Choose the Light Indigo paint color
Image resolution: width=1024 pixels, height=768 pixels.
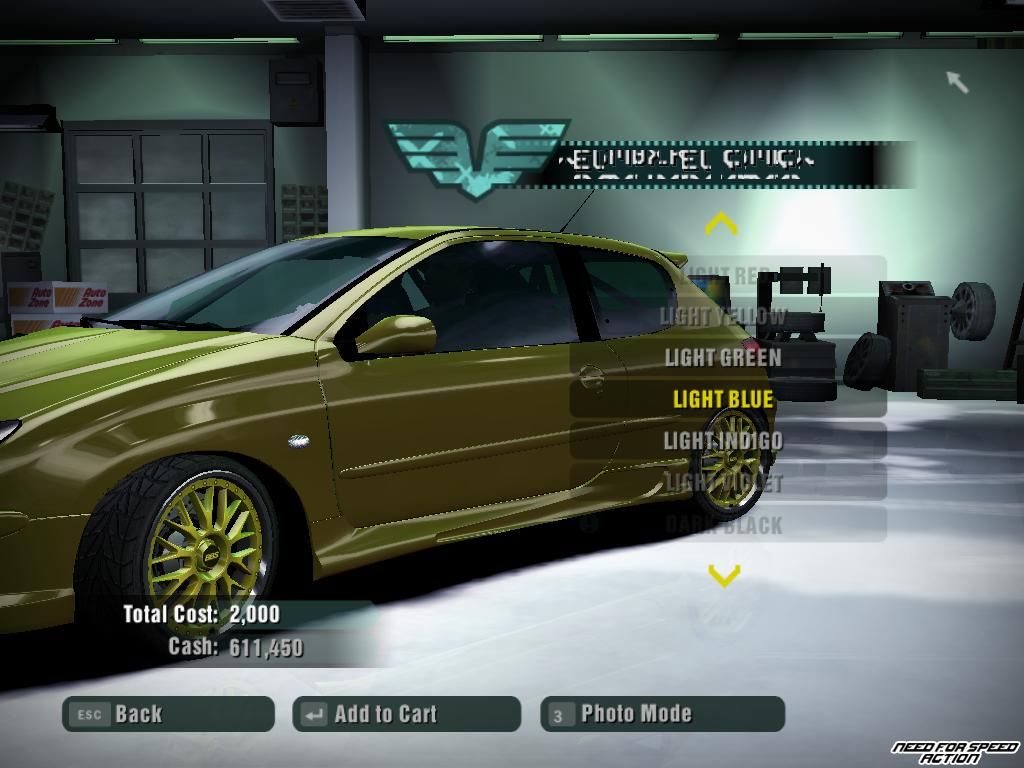click(724, 440)
